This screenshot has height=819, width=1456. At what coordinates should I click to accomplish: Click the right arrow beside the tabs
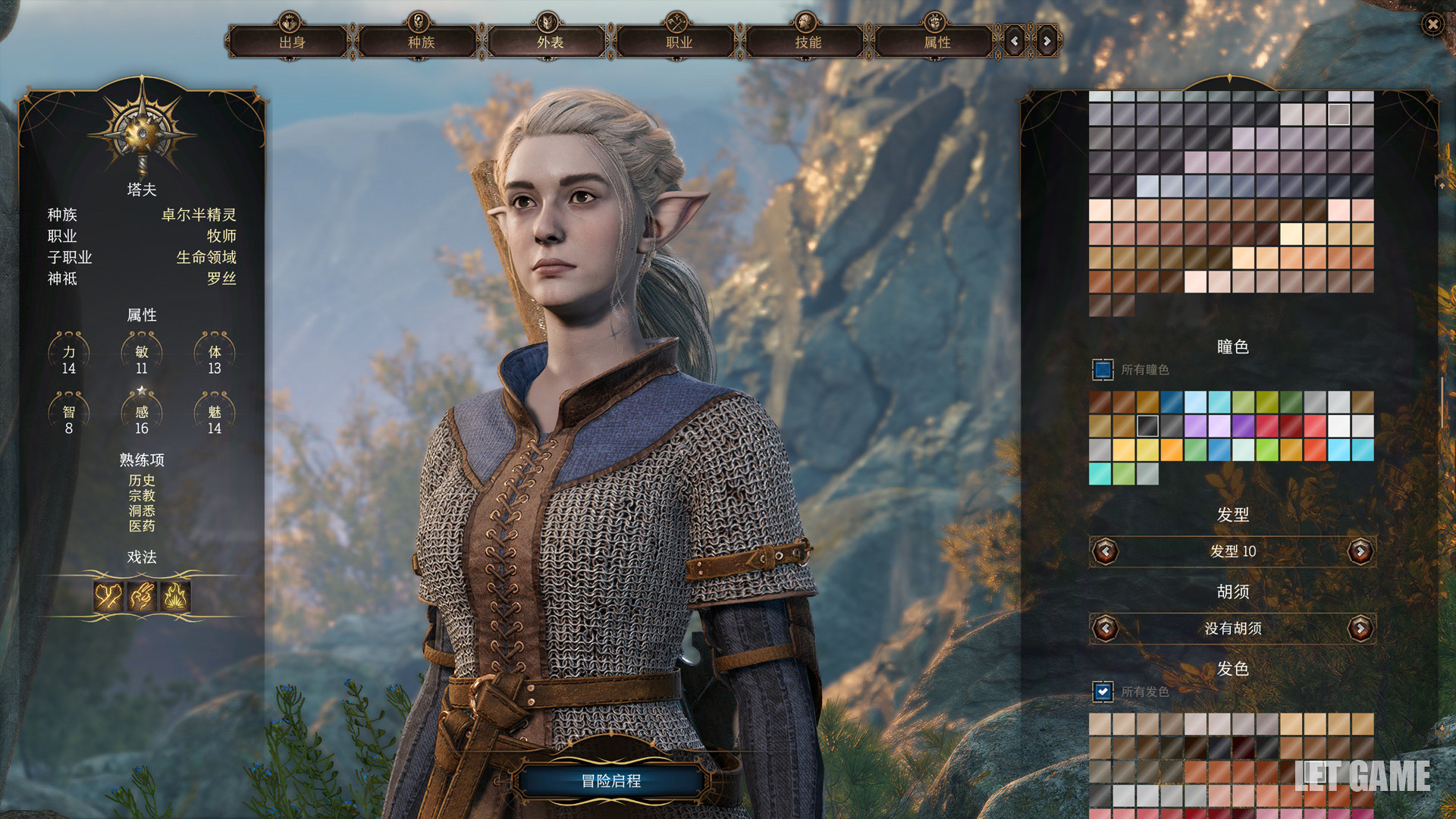coord(1046,42)
